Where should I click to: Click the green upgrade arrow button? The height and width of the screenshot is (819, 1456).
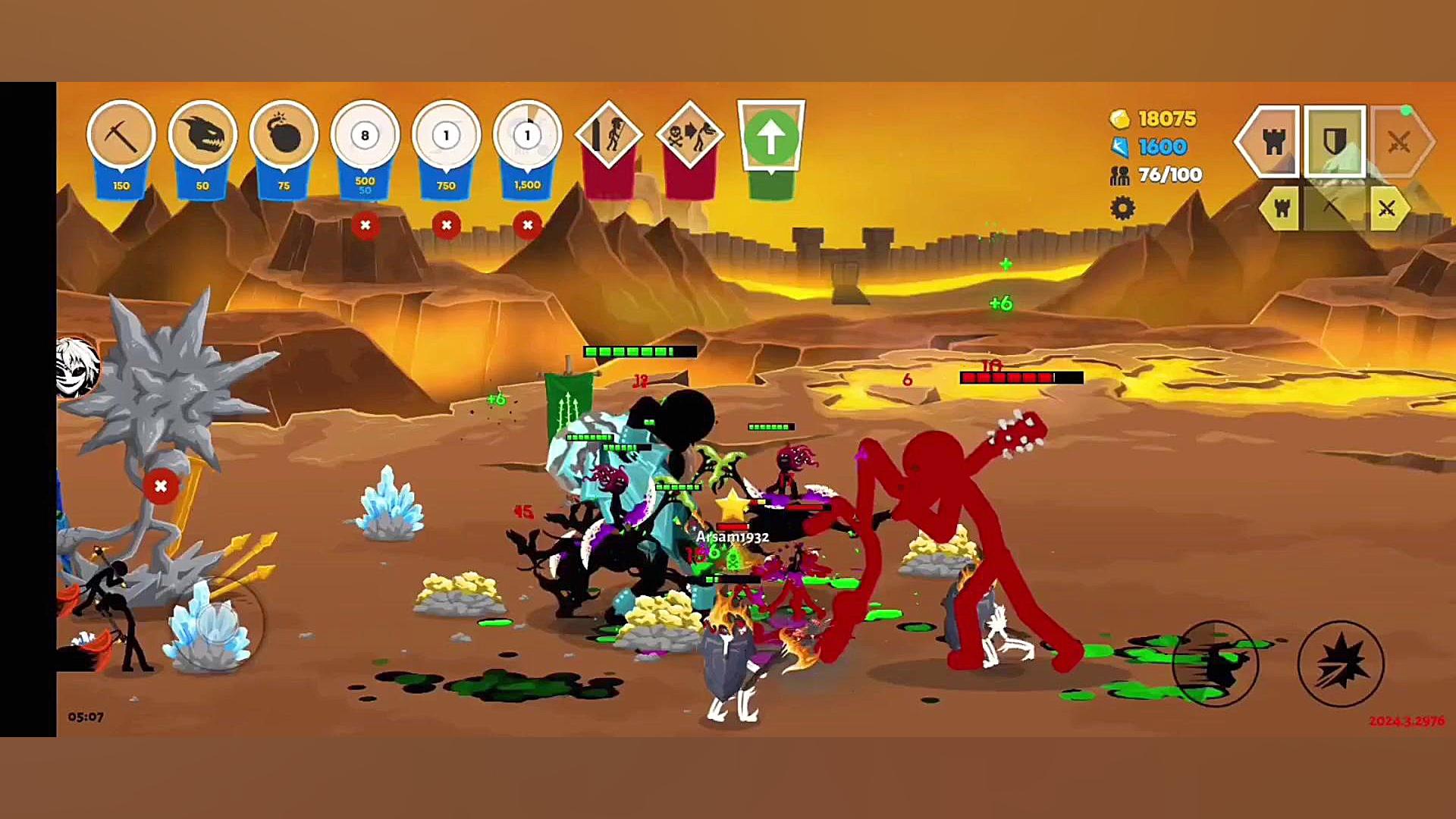[770, 136]
